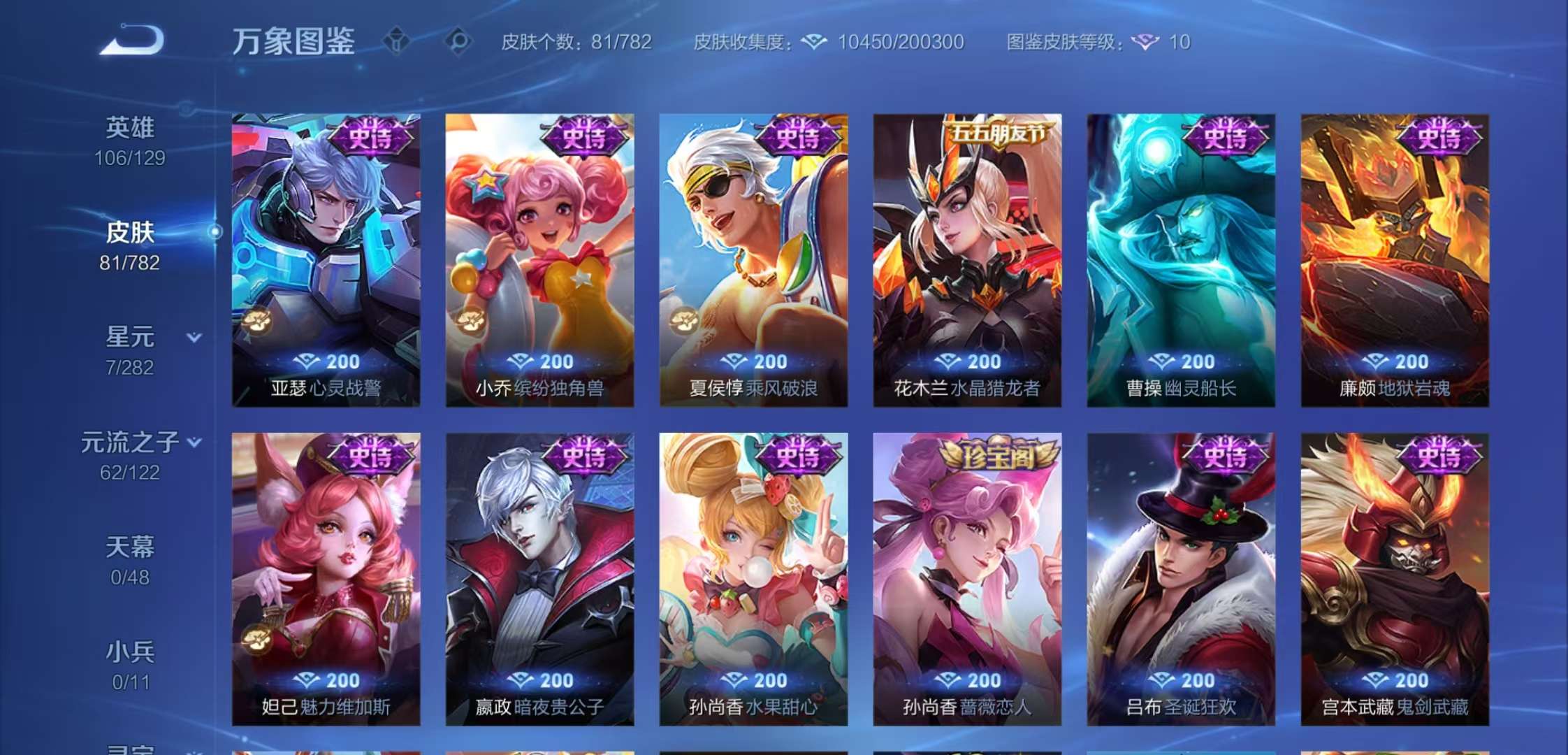Expand the 星元 category dropdown
Screen dimensions: 1568x755
click(x=194, y=338)
